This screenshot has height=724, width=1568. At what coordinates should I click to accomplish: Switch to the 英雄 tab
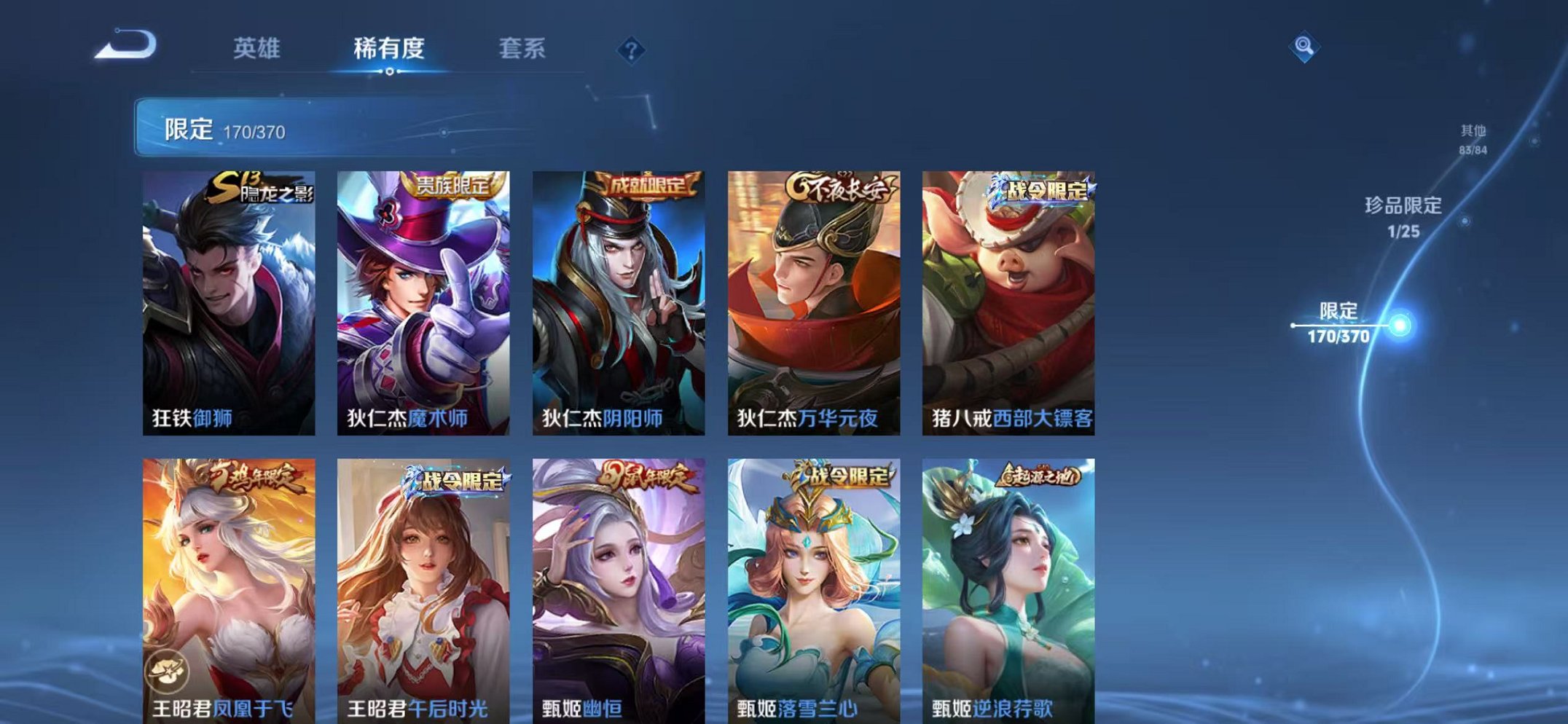tap(256, 50)
